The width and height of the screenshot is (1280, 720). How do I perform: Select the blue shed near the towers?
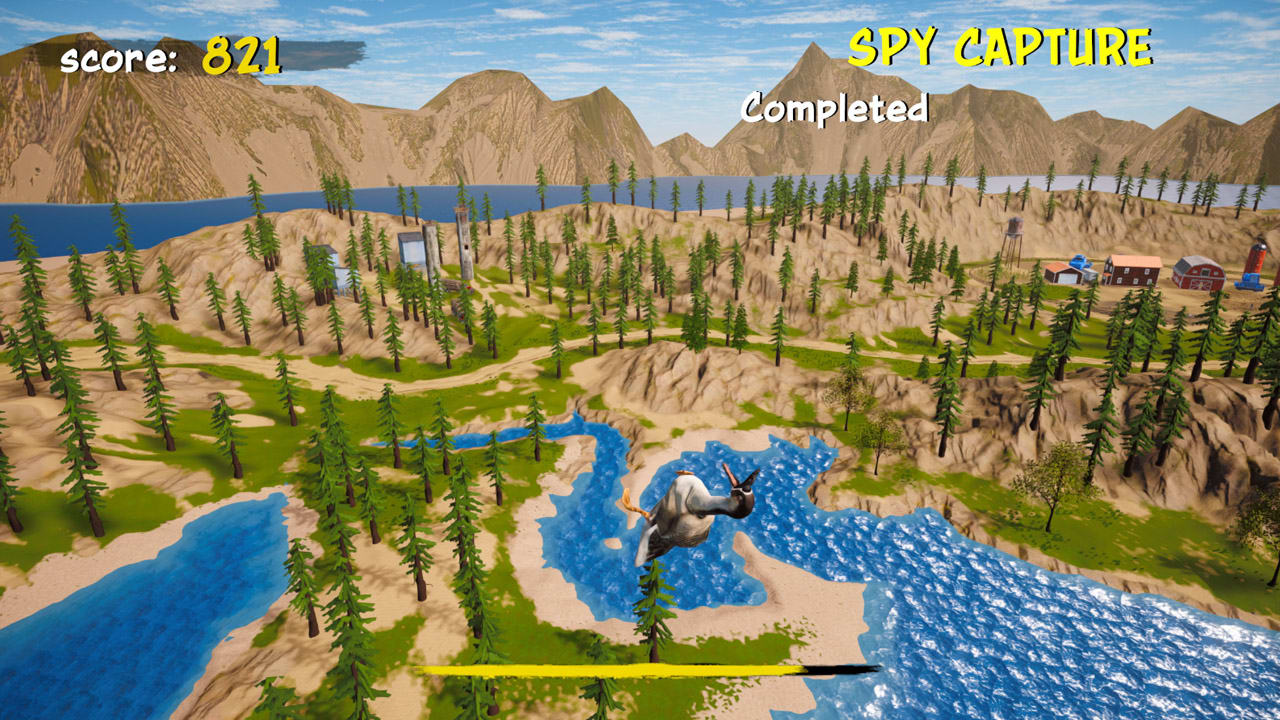coord(412,252)
